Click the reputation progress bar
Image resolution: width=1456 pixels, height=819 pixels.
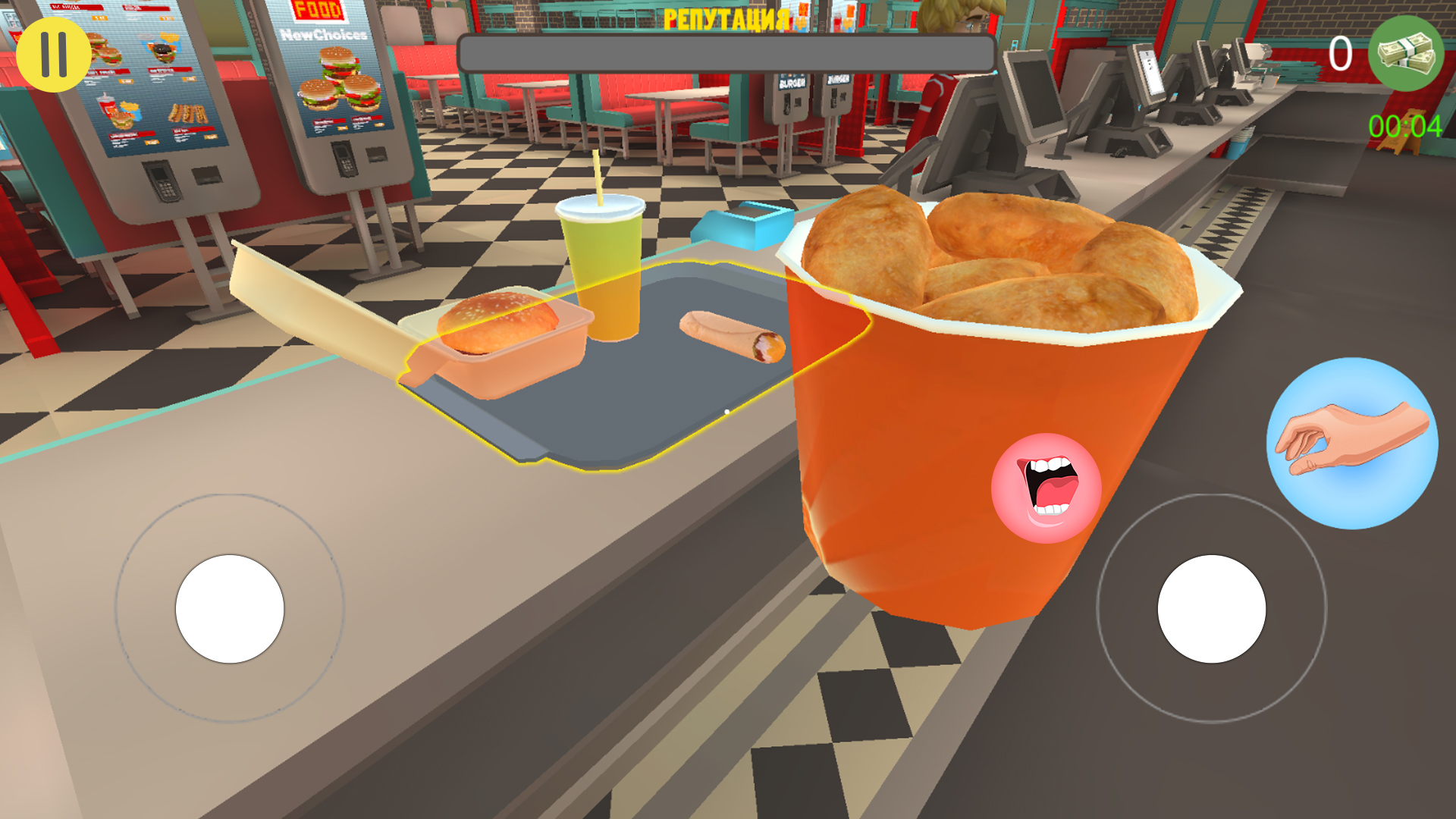(x=726, y=50)
